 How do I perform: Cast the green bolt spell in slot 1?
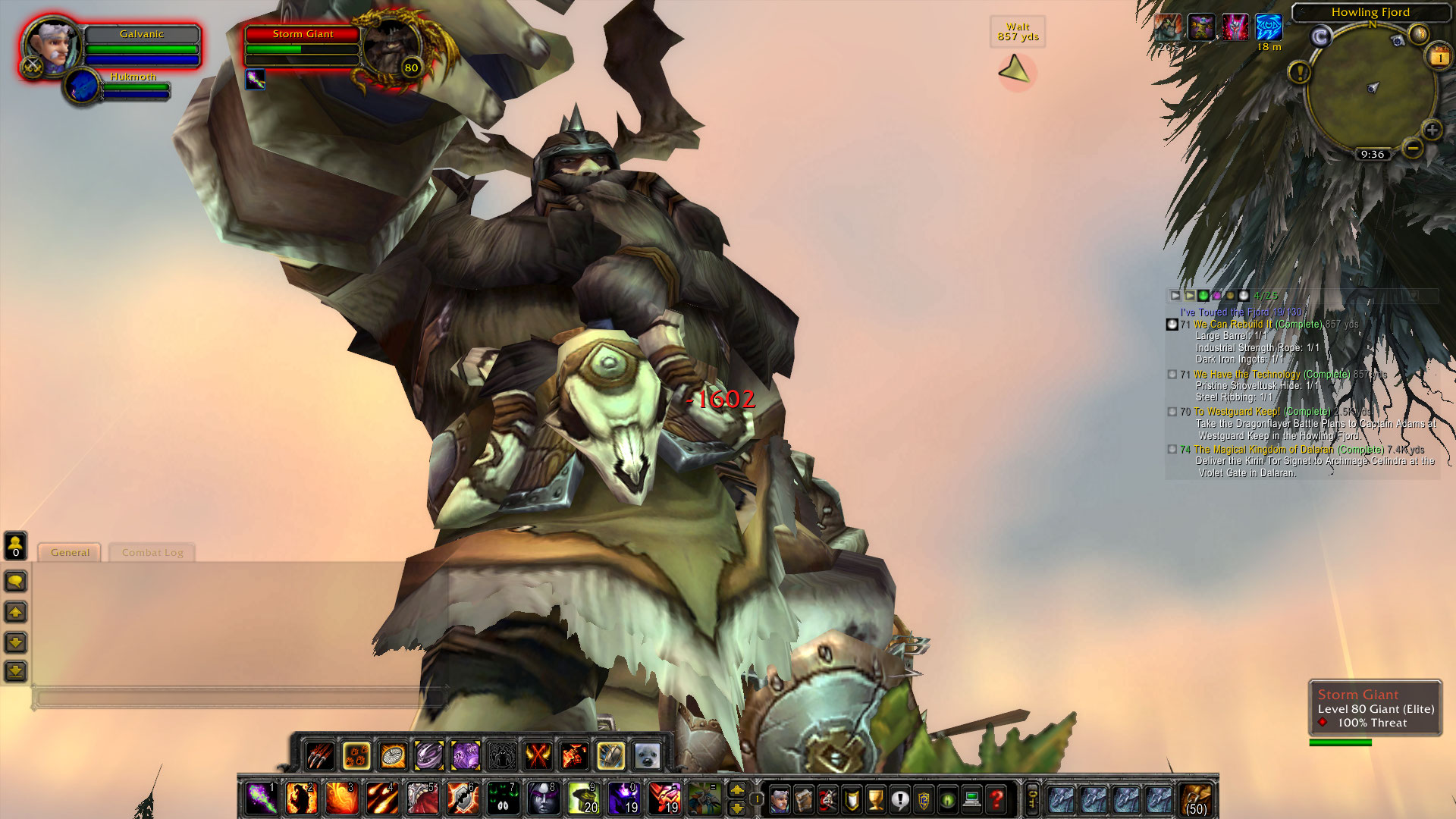(x=262, y=799)
